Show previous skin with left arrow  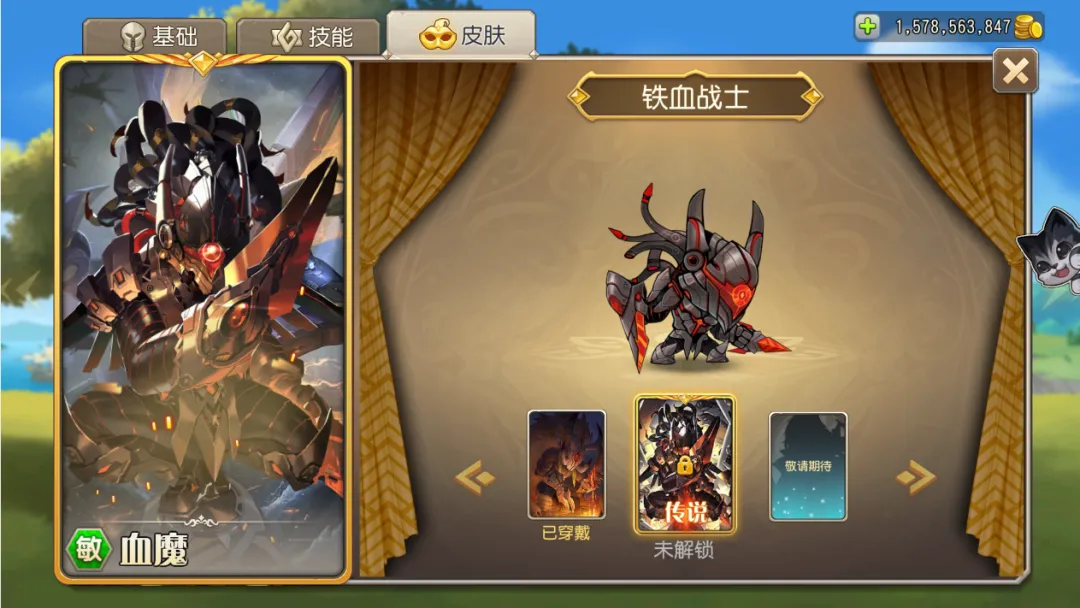pos(475,478)
